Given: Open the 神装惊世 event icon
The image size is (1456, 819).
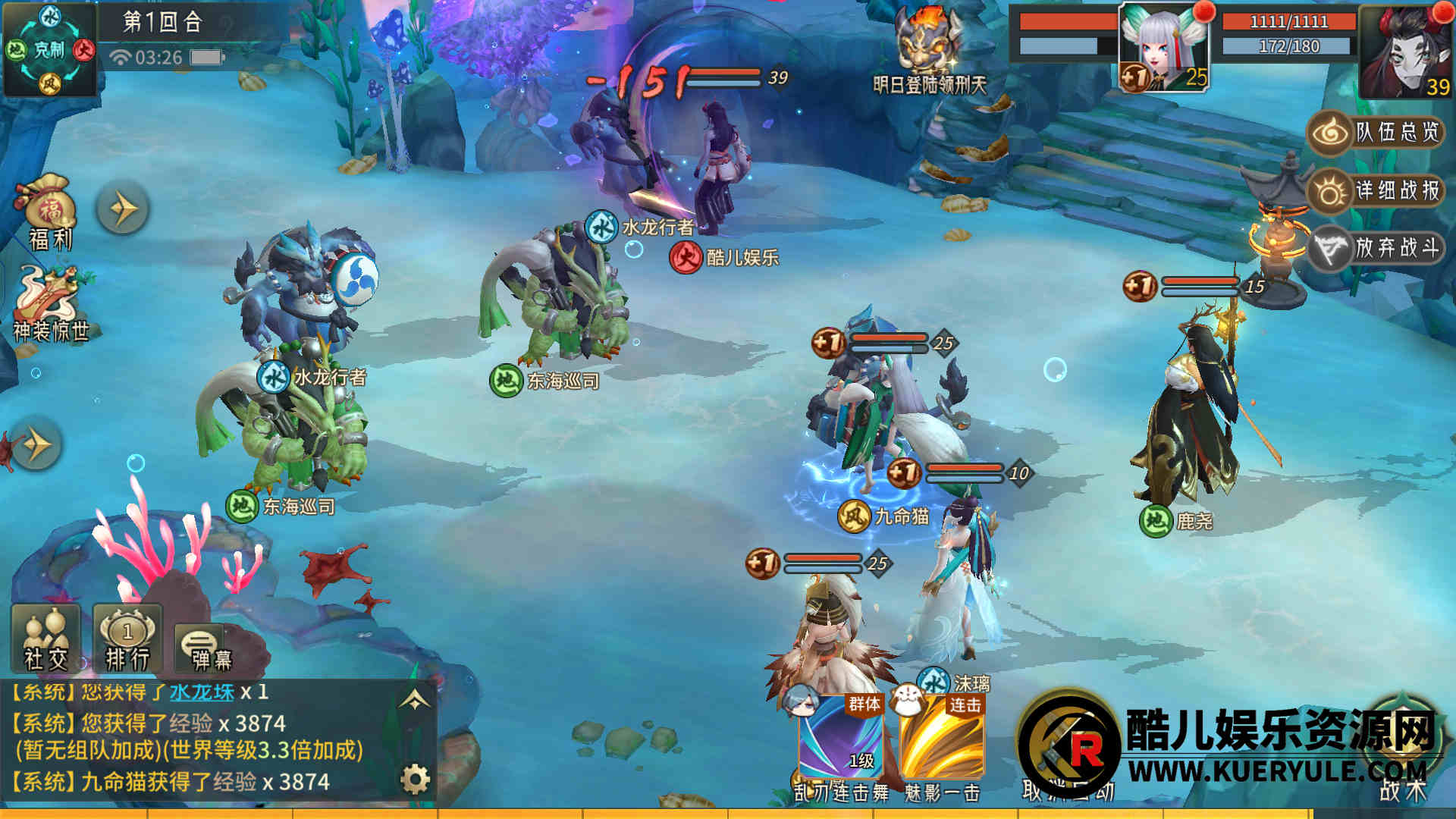Looking at the screenshot, I should [x=50, y=303].
